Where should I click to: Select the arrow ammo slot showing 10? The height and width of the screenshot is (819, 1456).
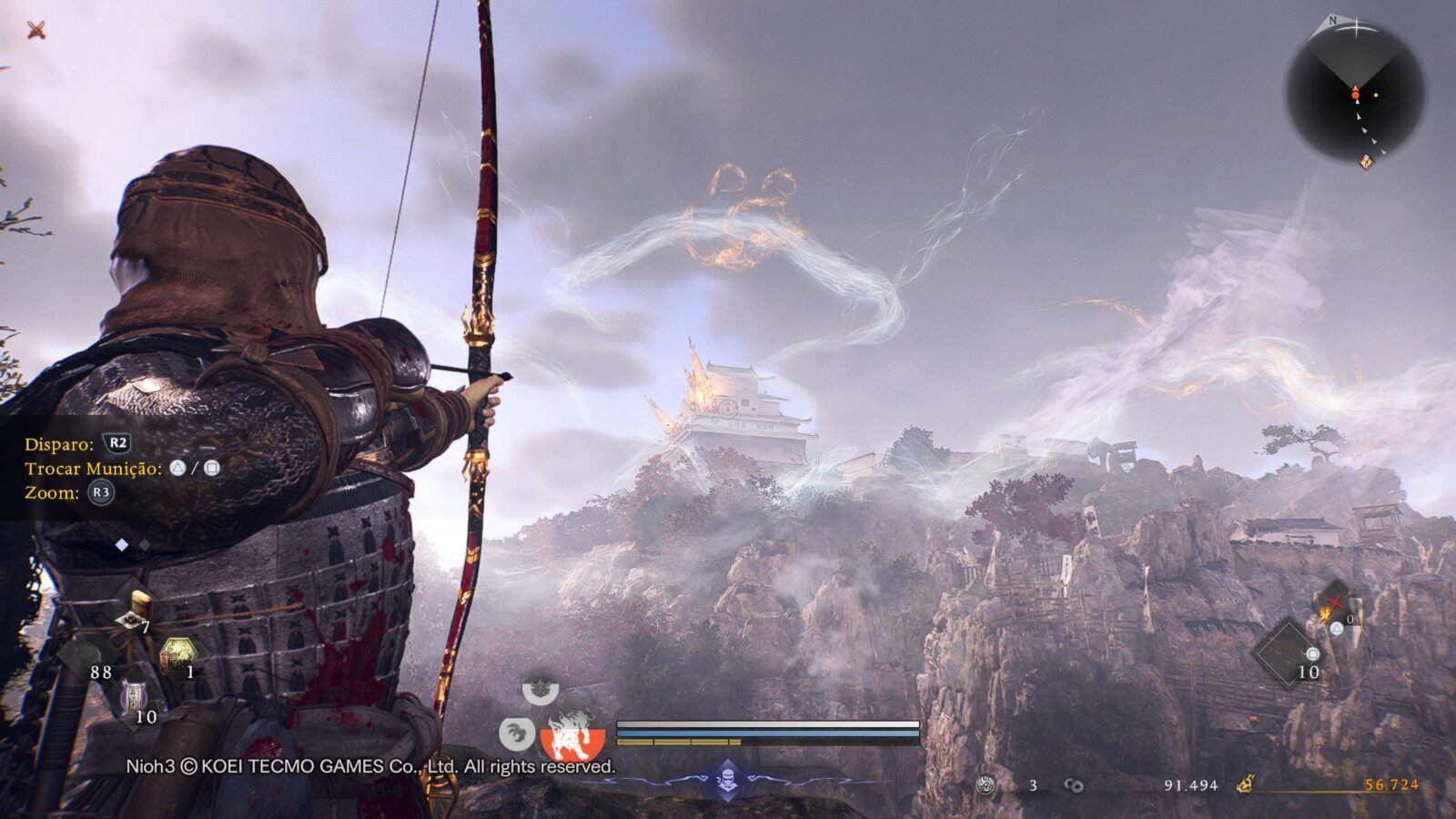(x=1289, y=652)
